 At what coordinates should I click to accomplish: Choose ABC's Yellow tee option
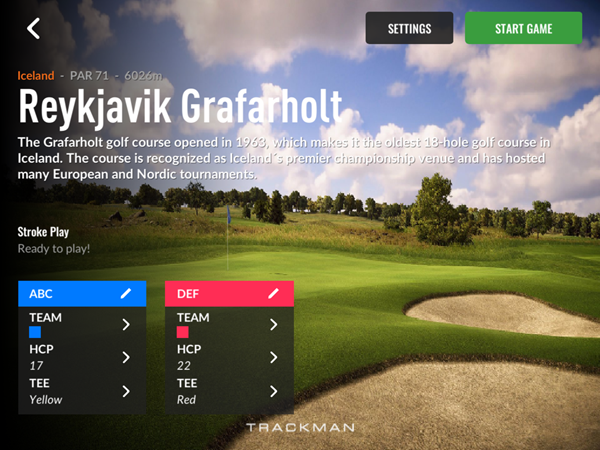pyautogui.click(x=82, y=391)
